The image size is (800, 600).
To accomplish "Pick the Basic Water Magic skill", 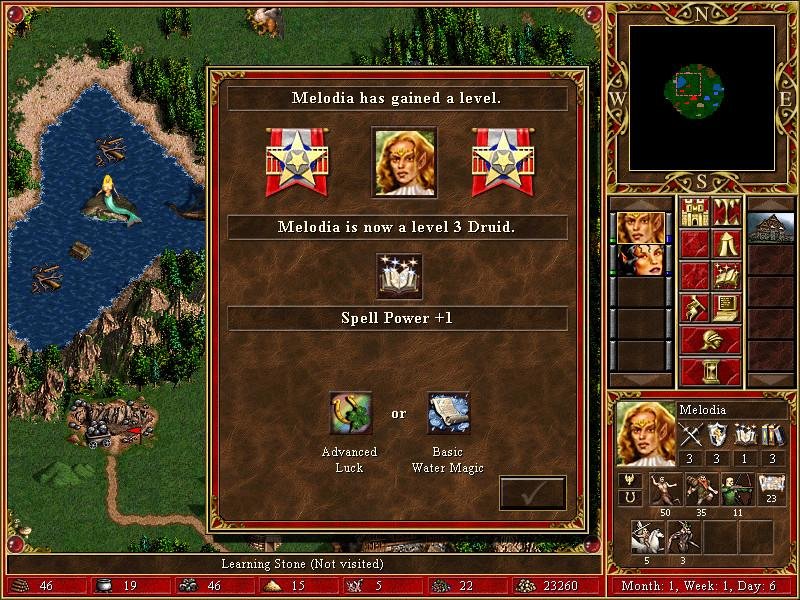I will click(448, 413).
